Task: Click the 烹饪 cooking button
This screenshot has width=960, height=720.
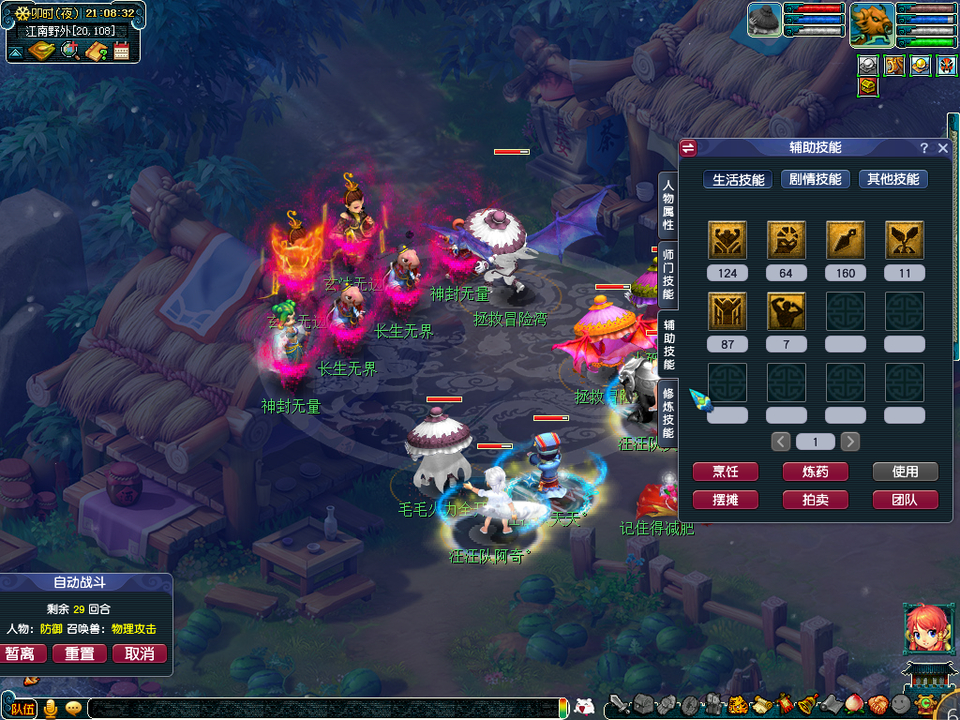Action: coord(725,472)
